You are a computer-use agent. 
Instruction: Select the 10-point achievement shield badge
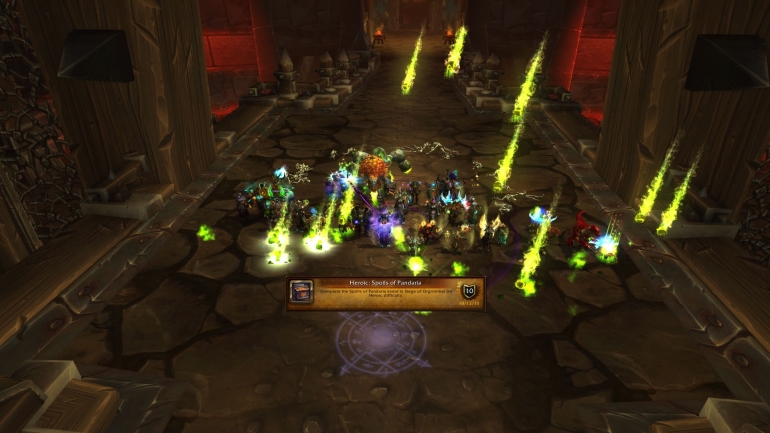467,291
